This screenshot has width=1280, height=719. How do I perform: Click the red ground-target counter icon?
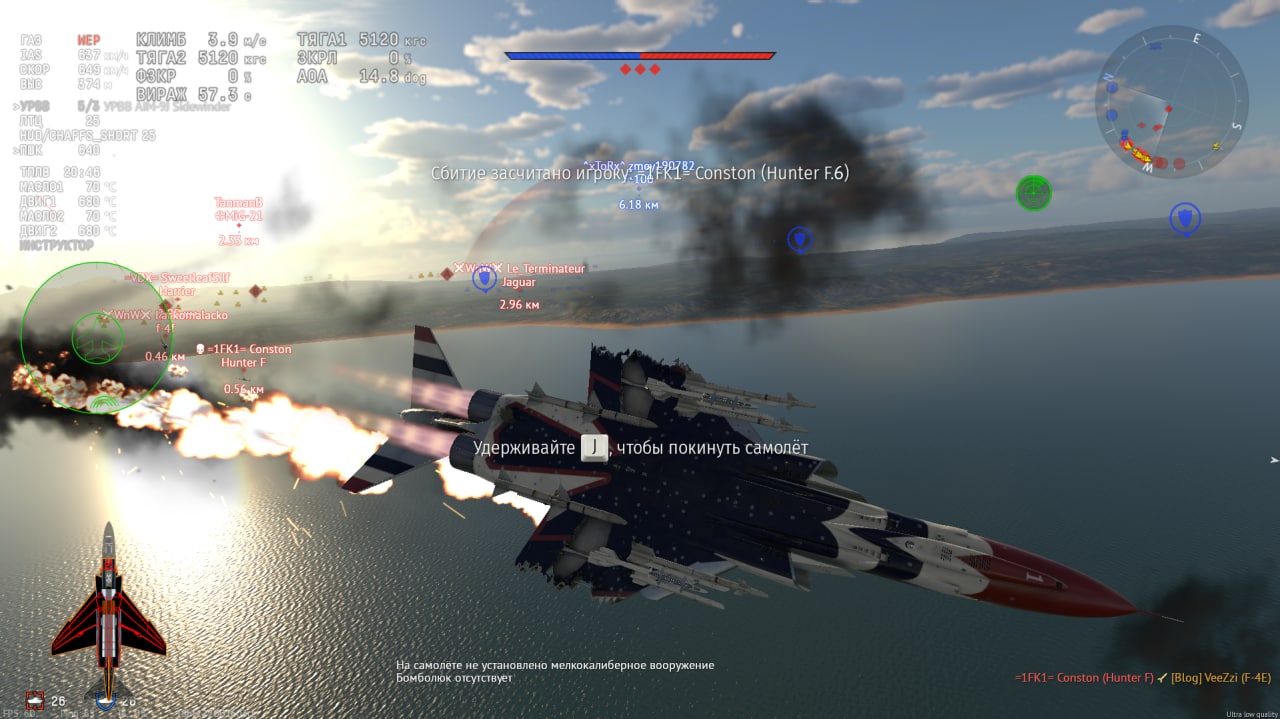click(x=36, y=700)
